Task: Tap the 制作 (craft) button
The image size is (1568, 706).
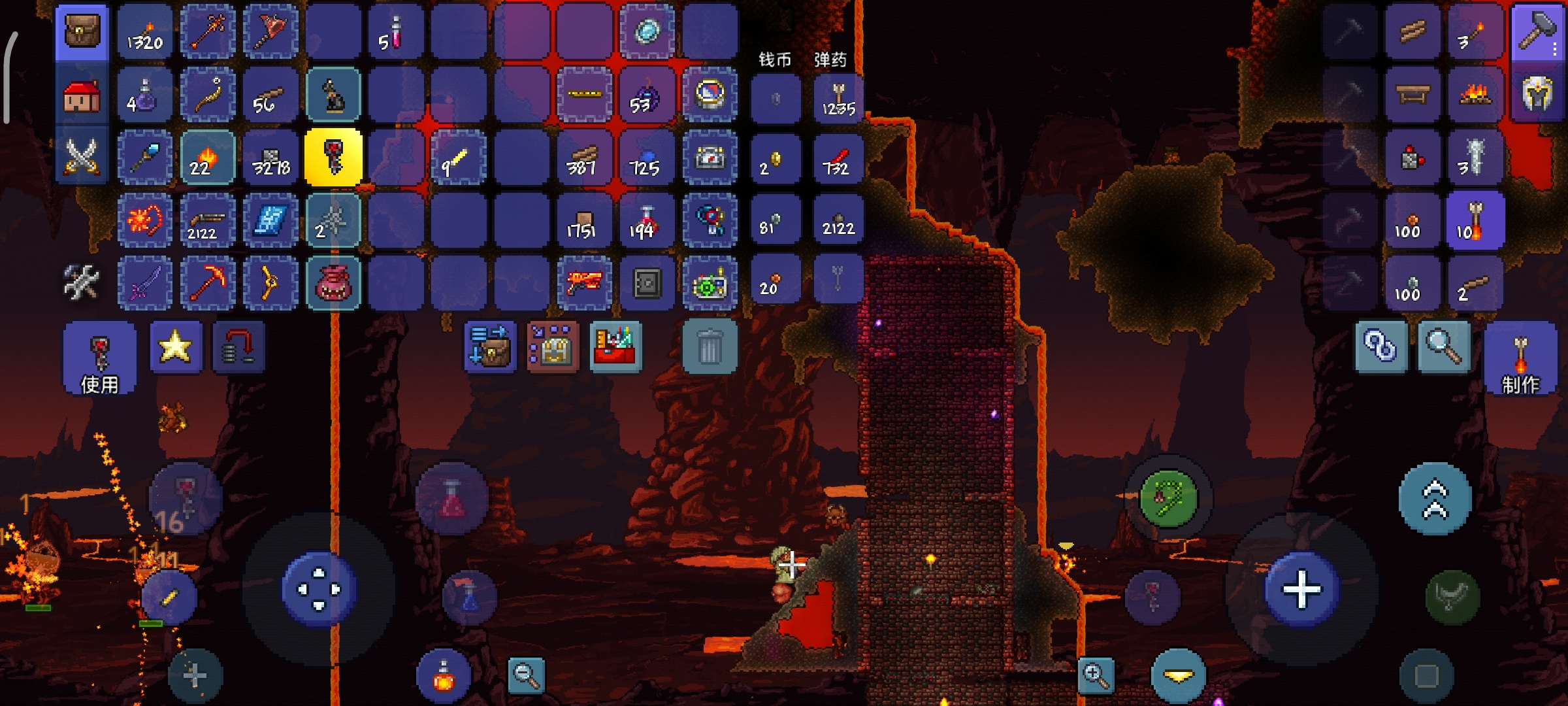Action: click(x=1520, y=360)
